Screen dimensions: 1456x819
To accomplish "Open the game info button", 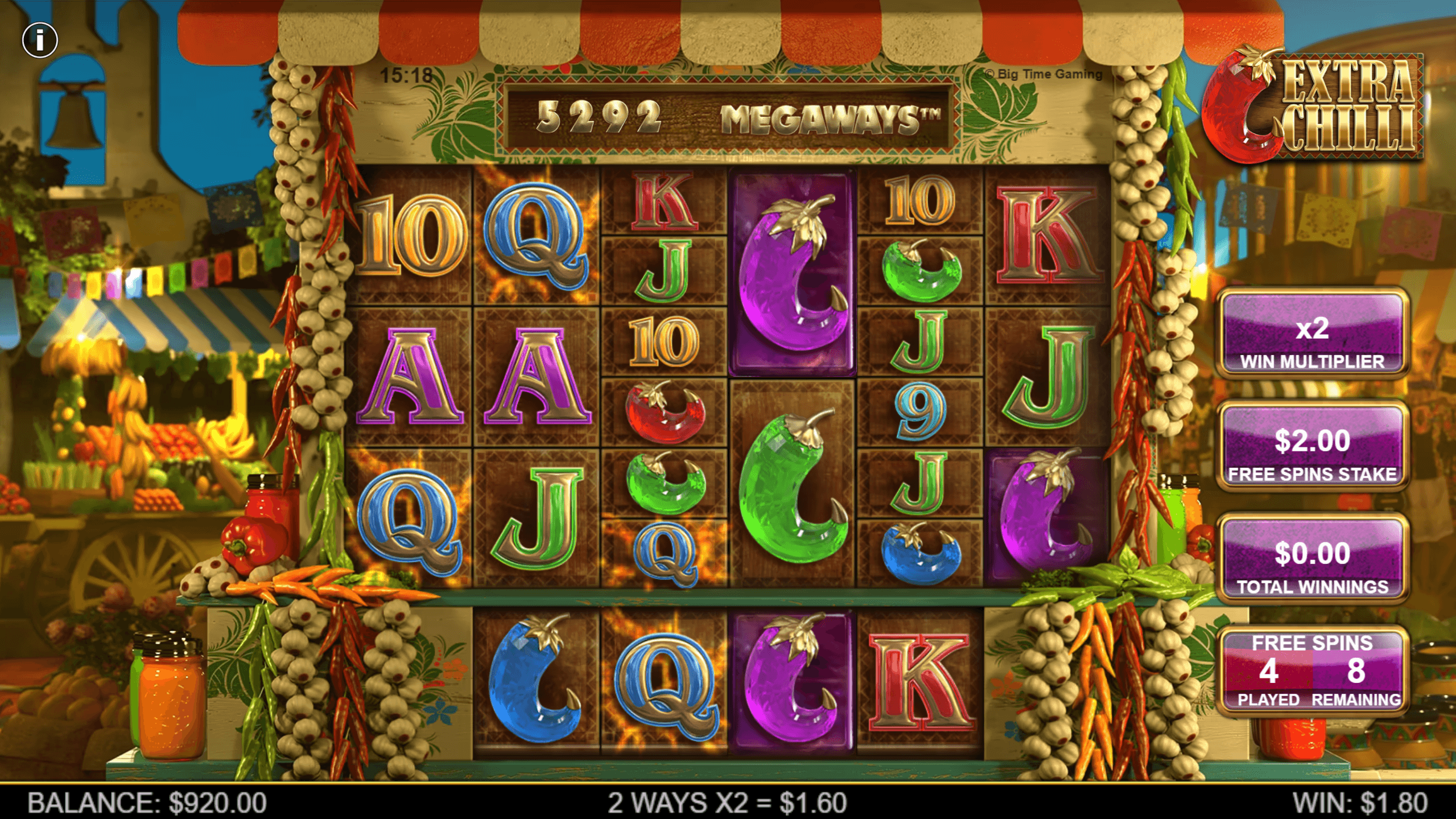I will (39, 40).
